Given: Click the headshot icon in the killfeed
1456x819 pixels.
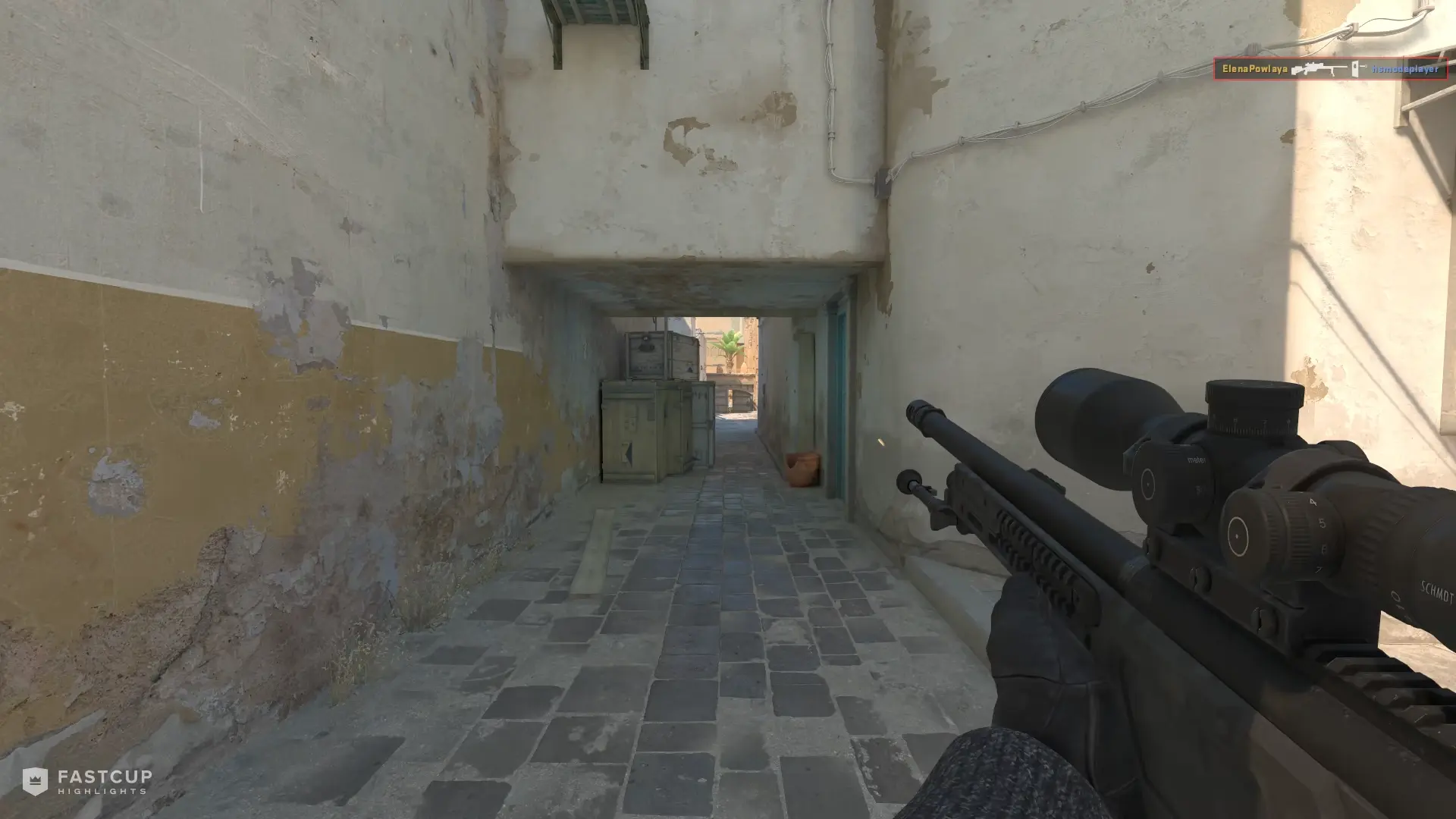Looking at the screenshot, I should coord(1355,67).
